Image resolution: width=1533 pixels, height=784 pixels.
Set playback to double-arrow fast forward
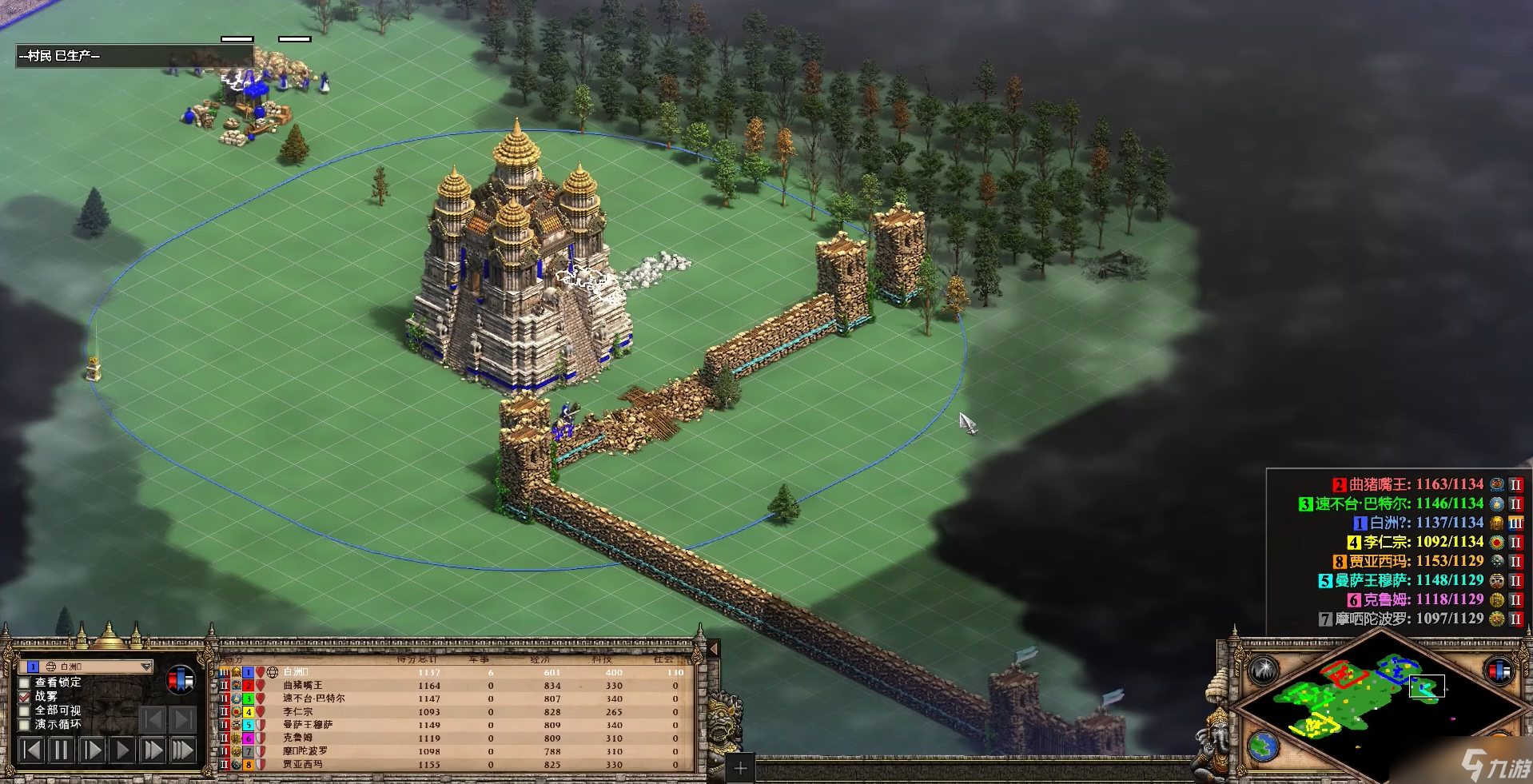coord(153,750)
